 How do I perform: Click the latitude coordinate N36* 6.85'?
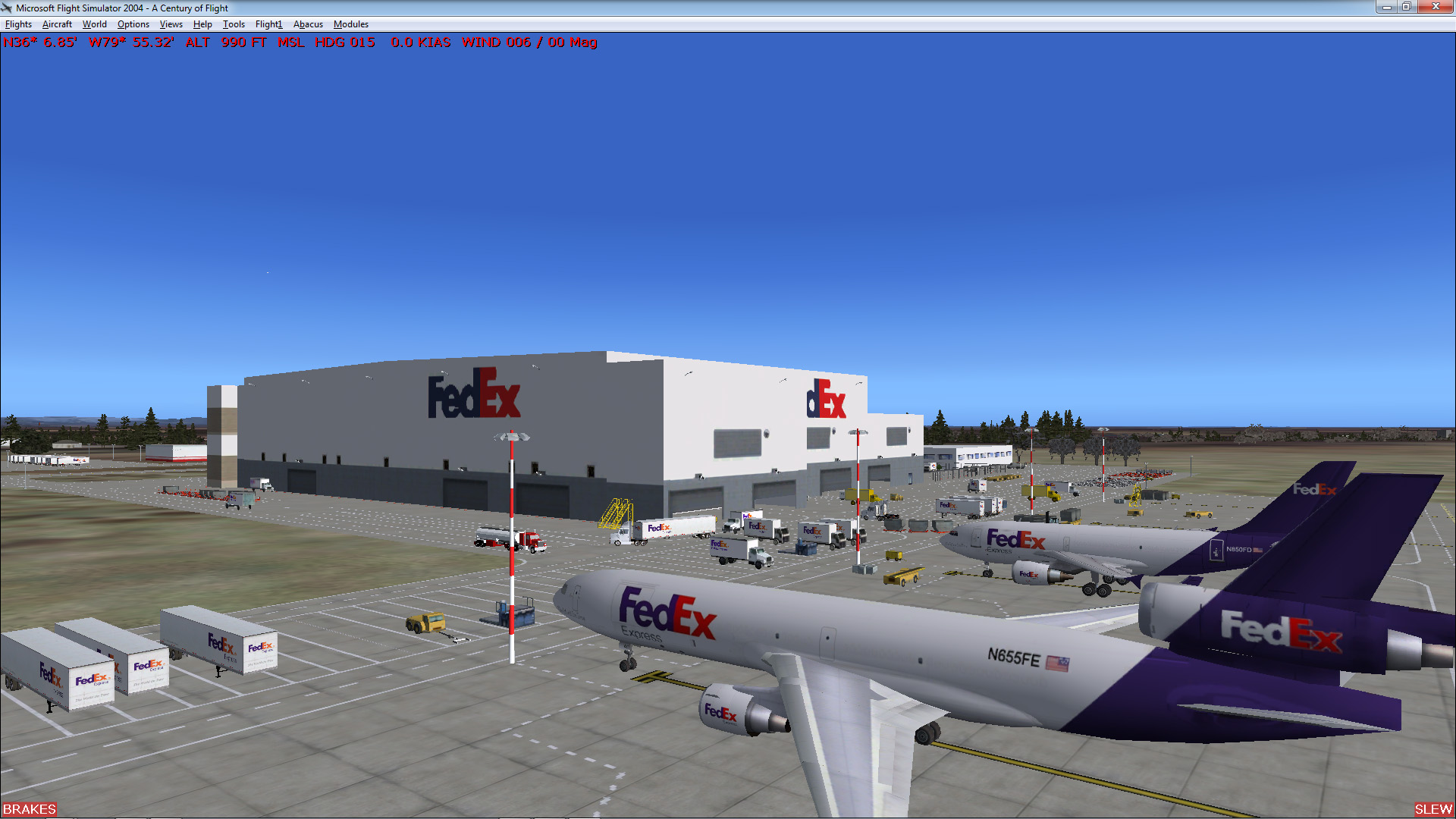39,43
